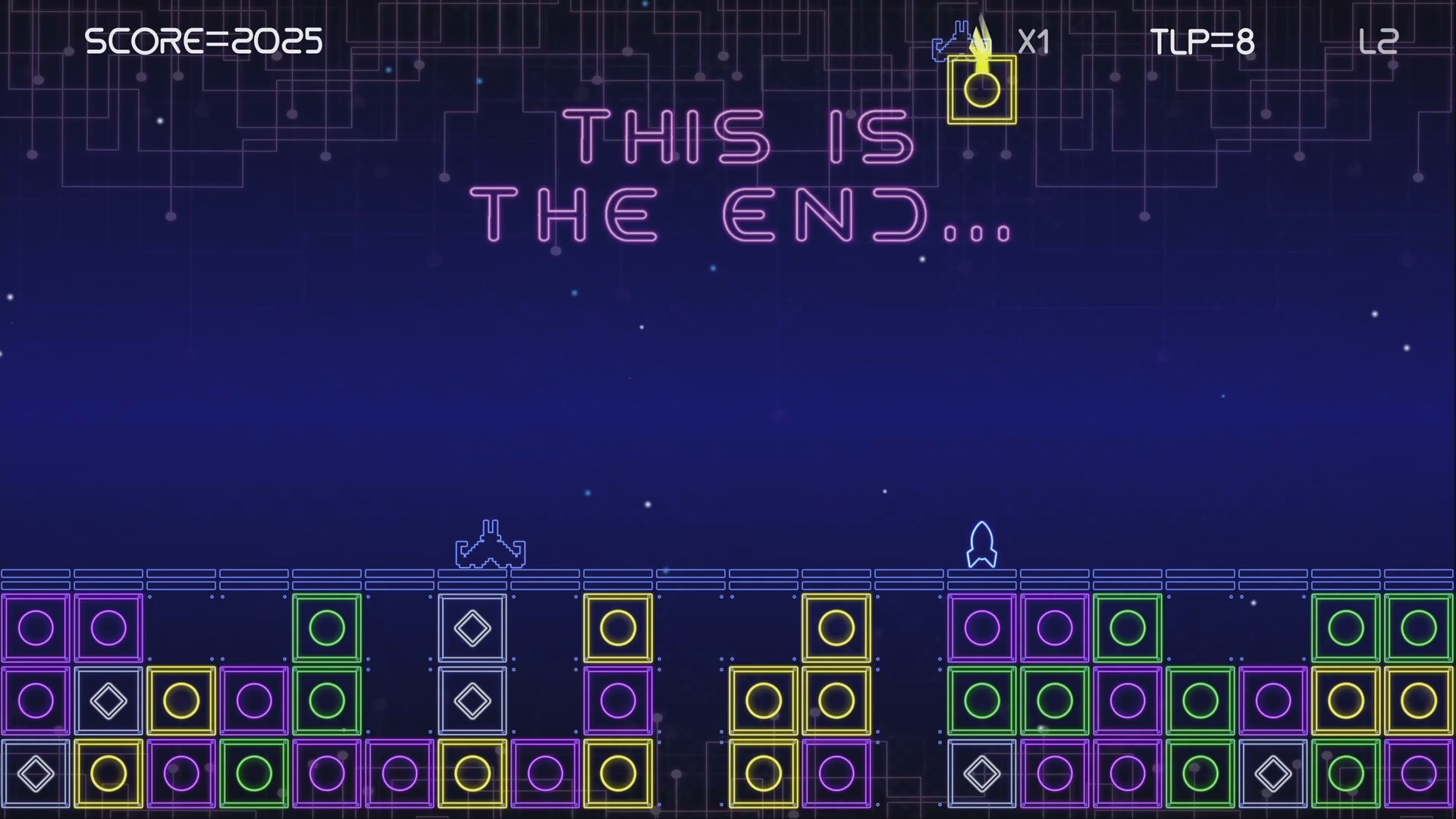1456x819 pixels.
Task: Click the purple circle block in the top-left corner
Action: pos(35,627)
